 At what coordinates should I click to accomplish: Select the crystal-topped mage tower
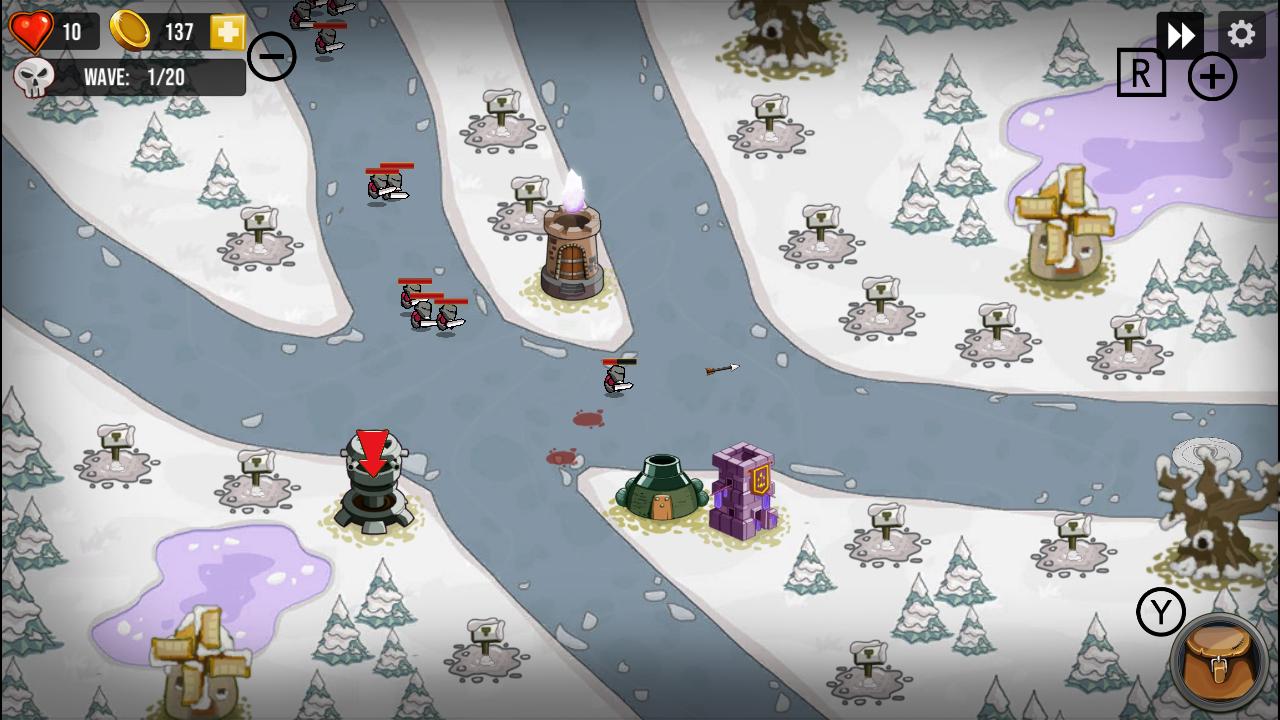pos(570,250)
